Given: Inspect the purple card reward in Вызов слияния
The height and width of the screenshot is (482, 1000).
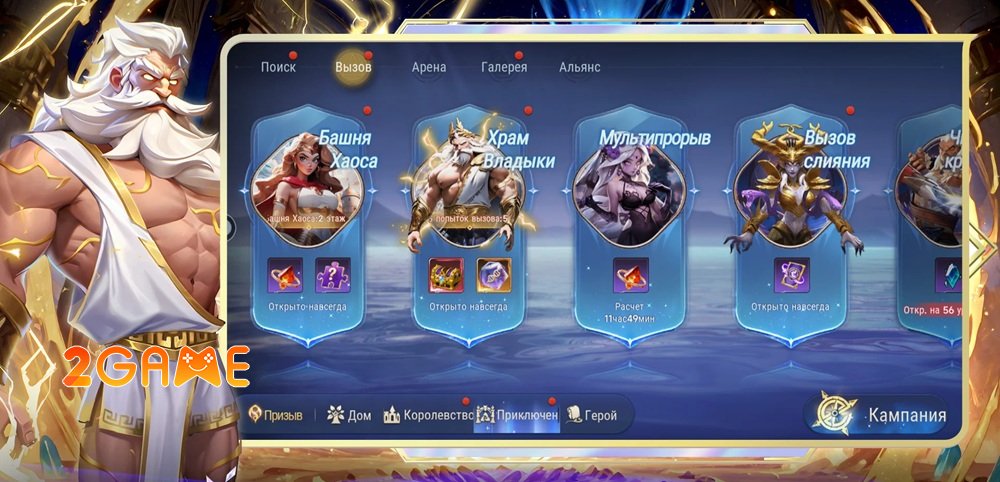Looking at the screenshot, I should tap(791, 275).
